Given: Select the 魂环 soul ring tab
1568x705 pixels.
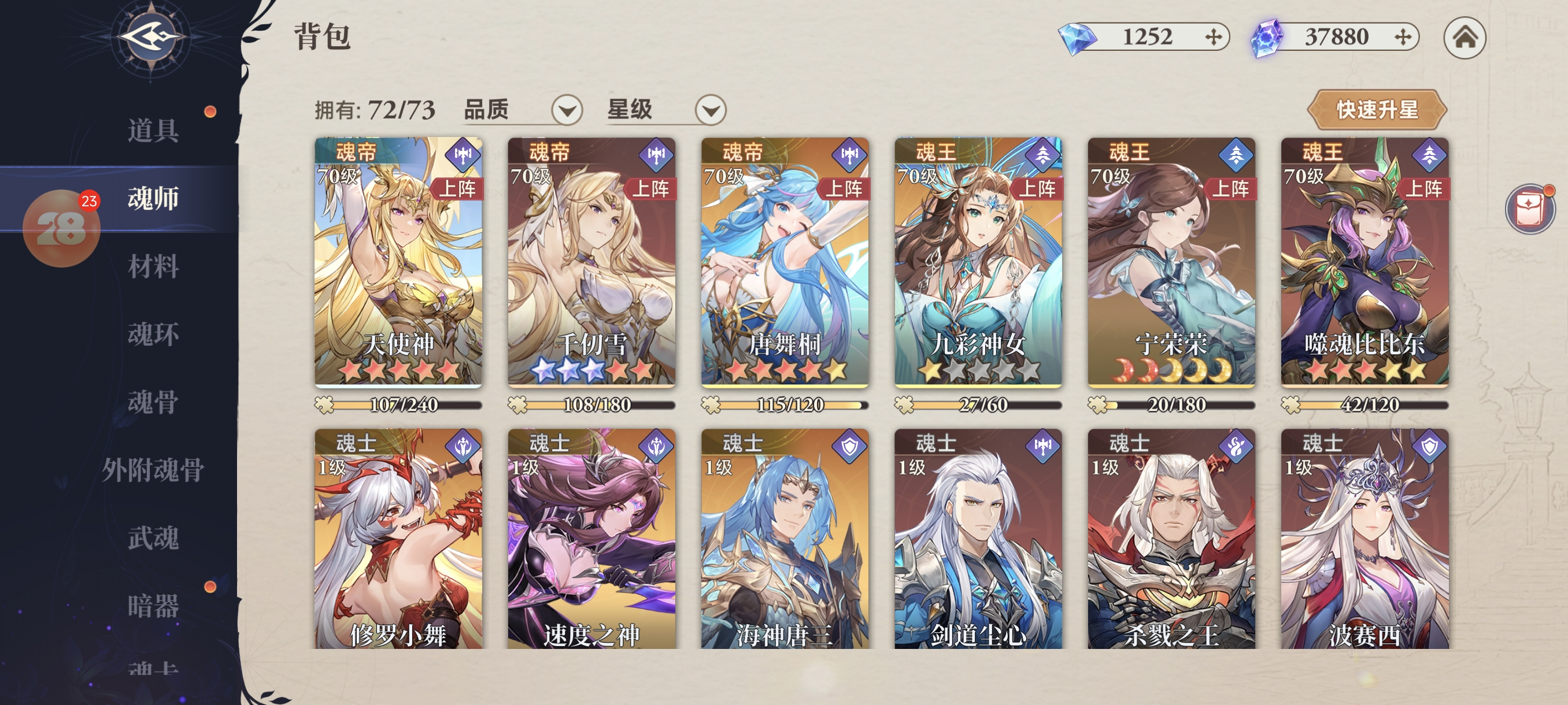Looking at the screenshot, I should (x=152, y=334).
